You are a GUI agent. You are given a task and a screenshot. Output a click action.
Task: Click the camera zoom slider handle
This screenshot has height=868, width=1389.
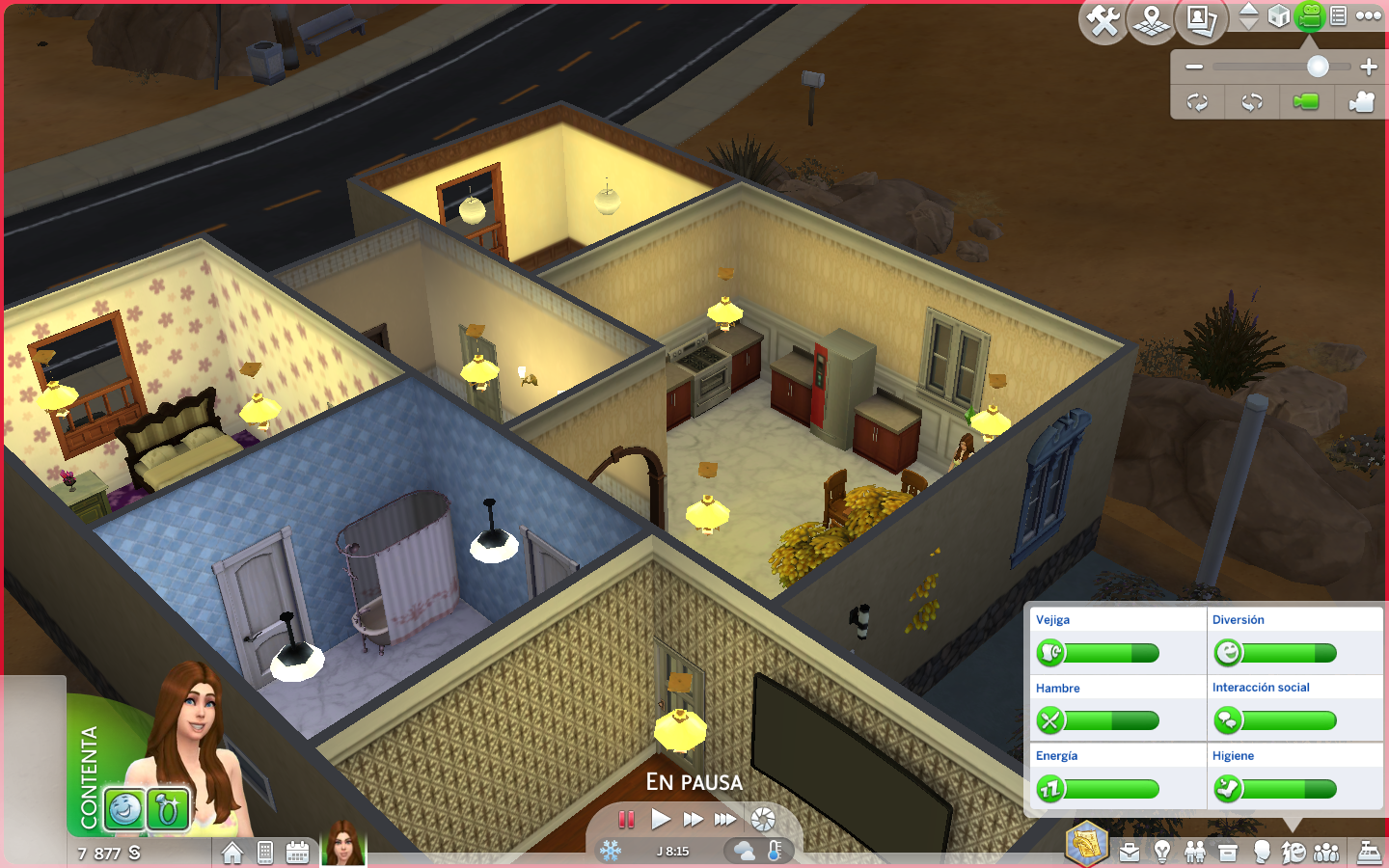tap(1318, 67)
